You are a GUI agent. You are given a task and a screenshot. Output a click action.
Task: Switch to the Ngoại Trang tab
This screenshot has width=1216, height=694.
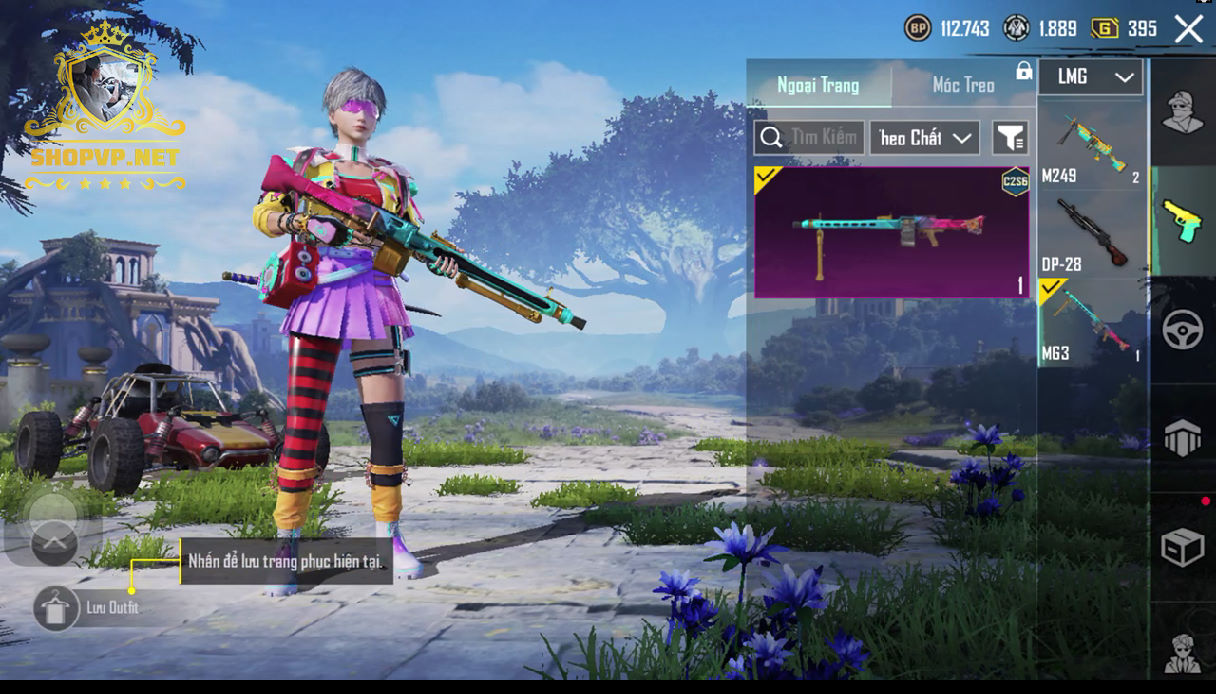tap(818, 85)
